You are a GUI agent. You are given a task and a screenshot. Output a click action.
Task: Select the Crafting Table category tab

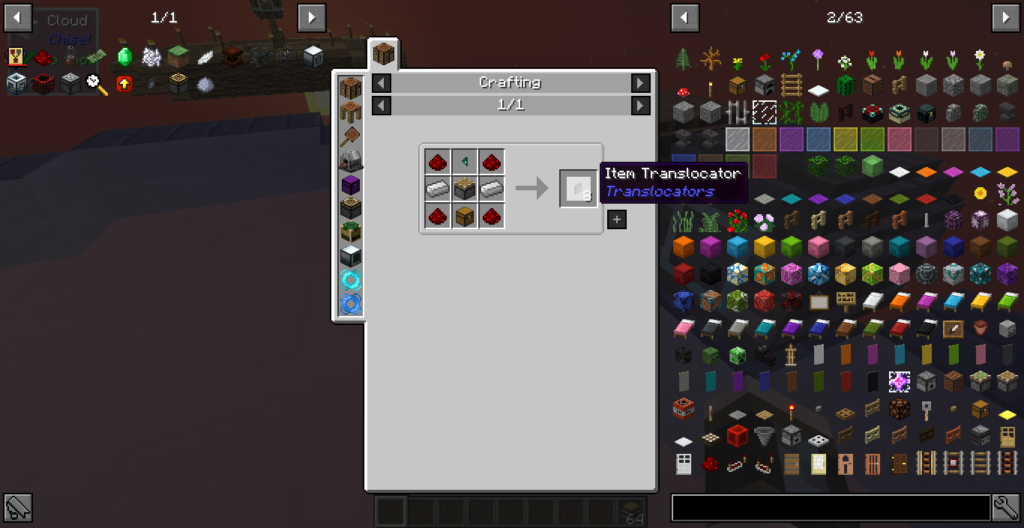point(384,54)
